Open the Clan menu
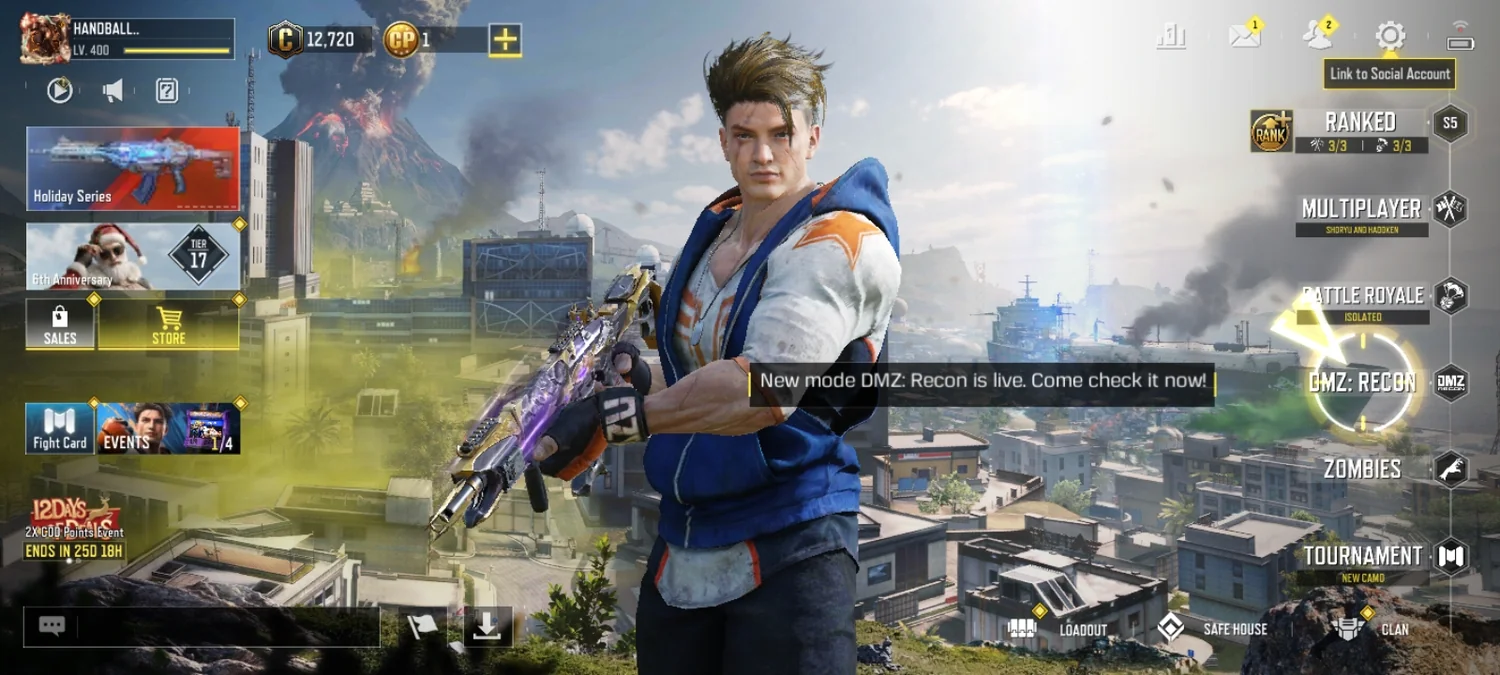This screenshot has height=675, width=1500. point(1370,629)
